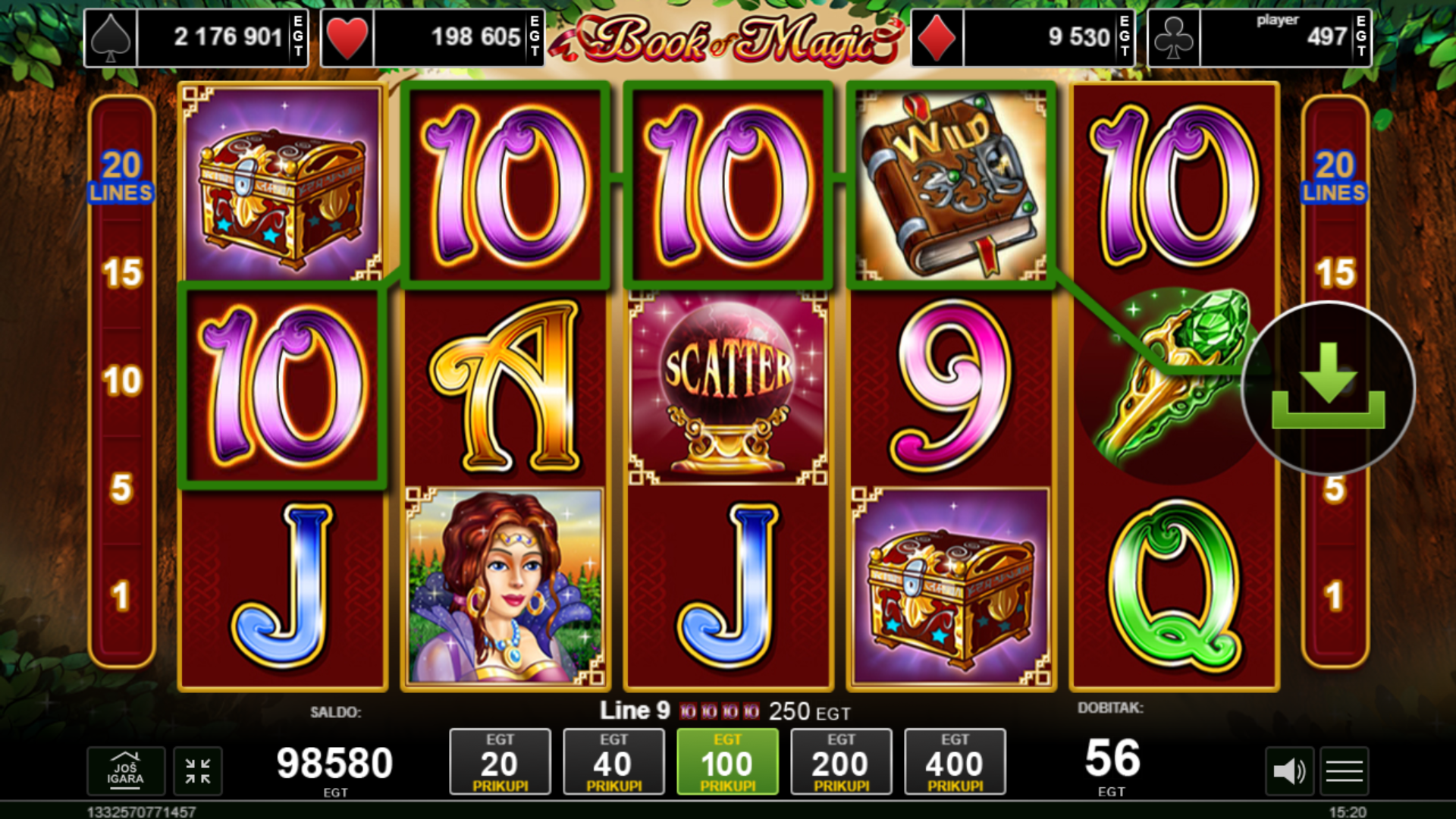The width and height of the screenshot is (1456, 819).
Task: Select 20 lines on the right selector
Action: [x=1335, y=176]
